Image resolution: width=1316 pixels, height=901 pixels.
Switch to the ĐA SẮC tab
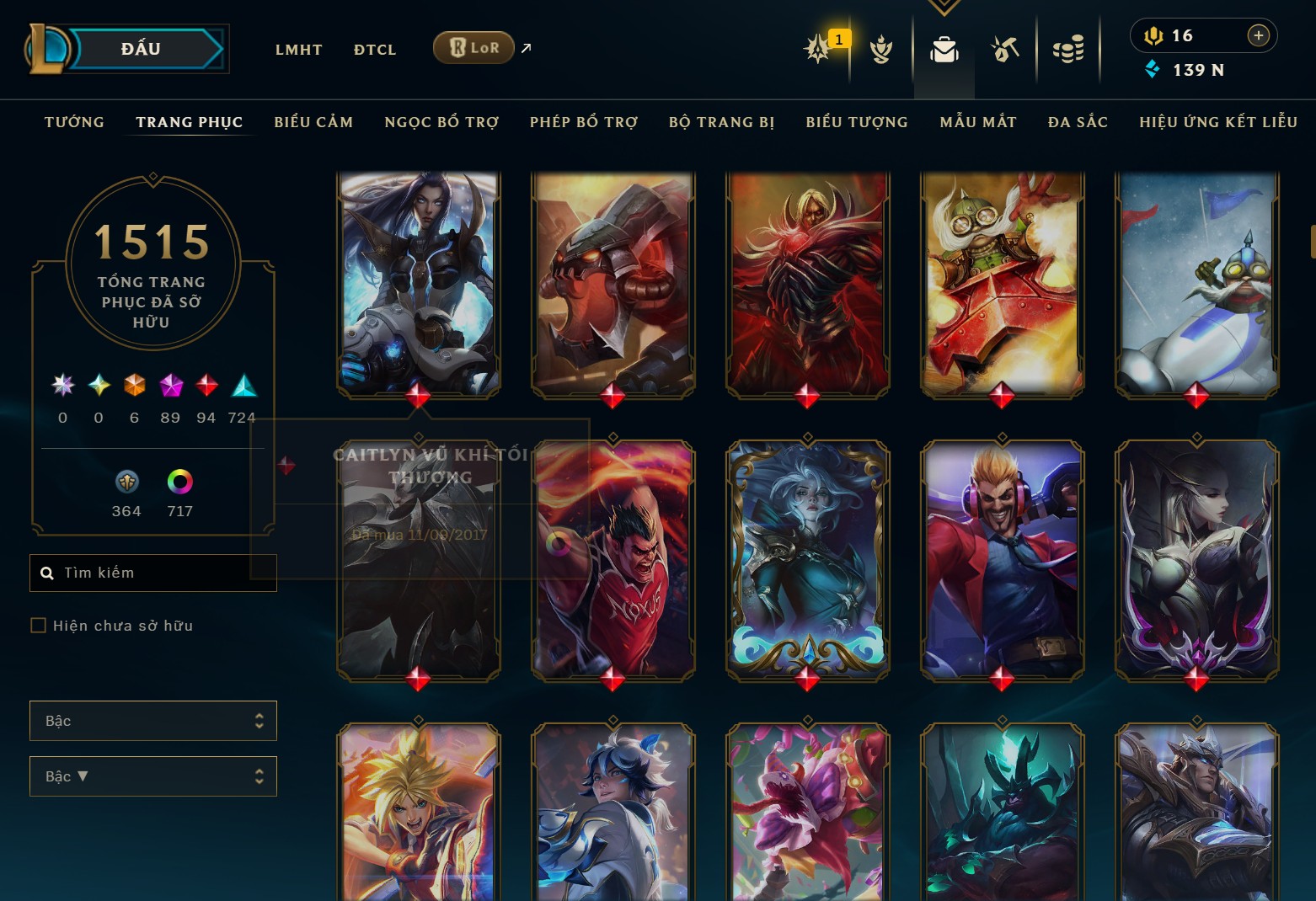pyautogui.click(x=1078, y=122)
